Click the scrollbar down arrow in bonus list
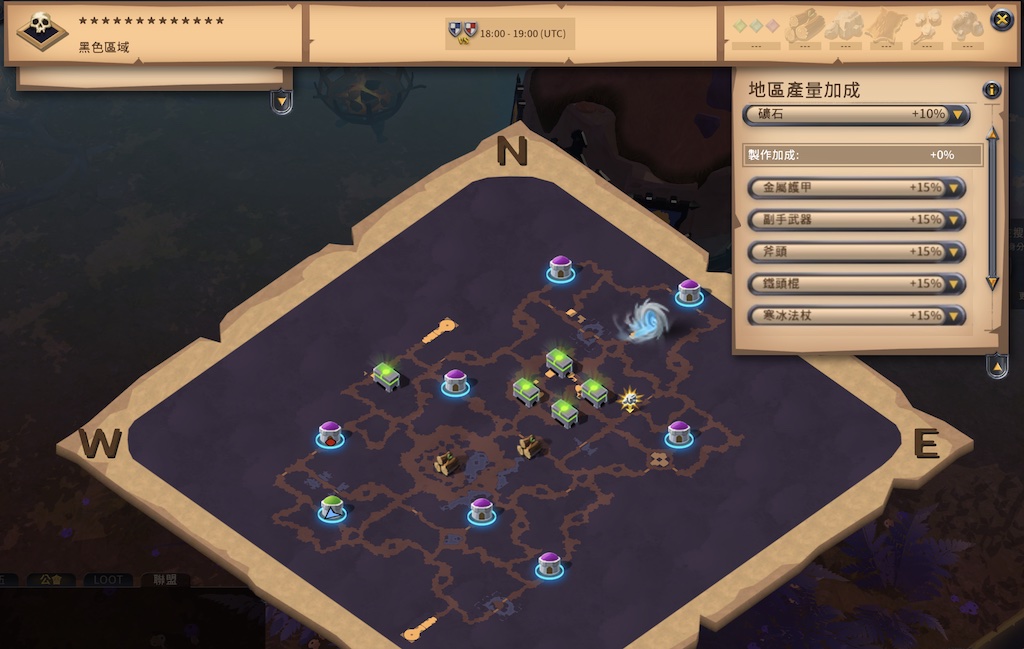Image resolution: width=1024 pixels, height=649 pixels. point(992,284)
